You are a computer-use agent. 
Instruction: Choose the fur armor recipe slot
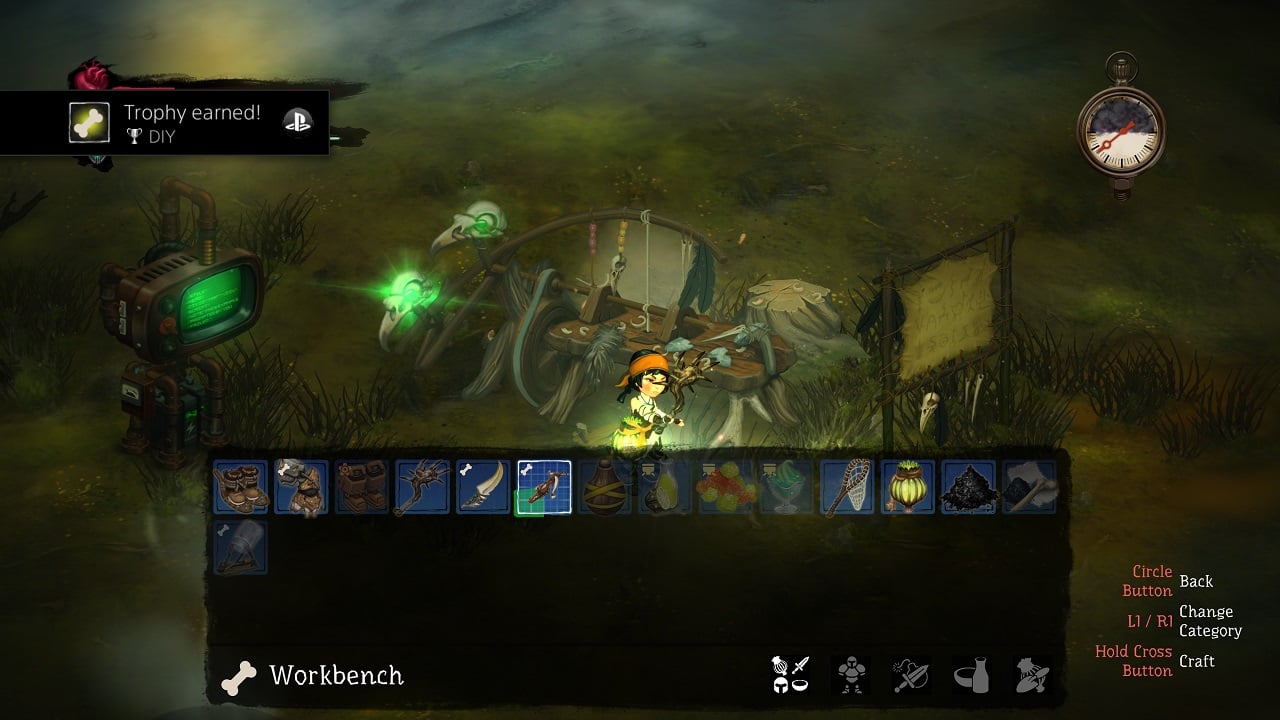301,487
